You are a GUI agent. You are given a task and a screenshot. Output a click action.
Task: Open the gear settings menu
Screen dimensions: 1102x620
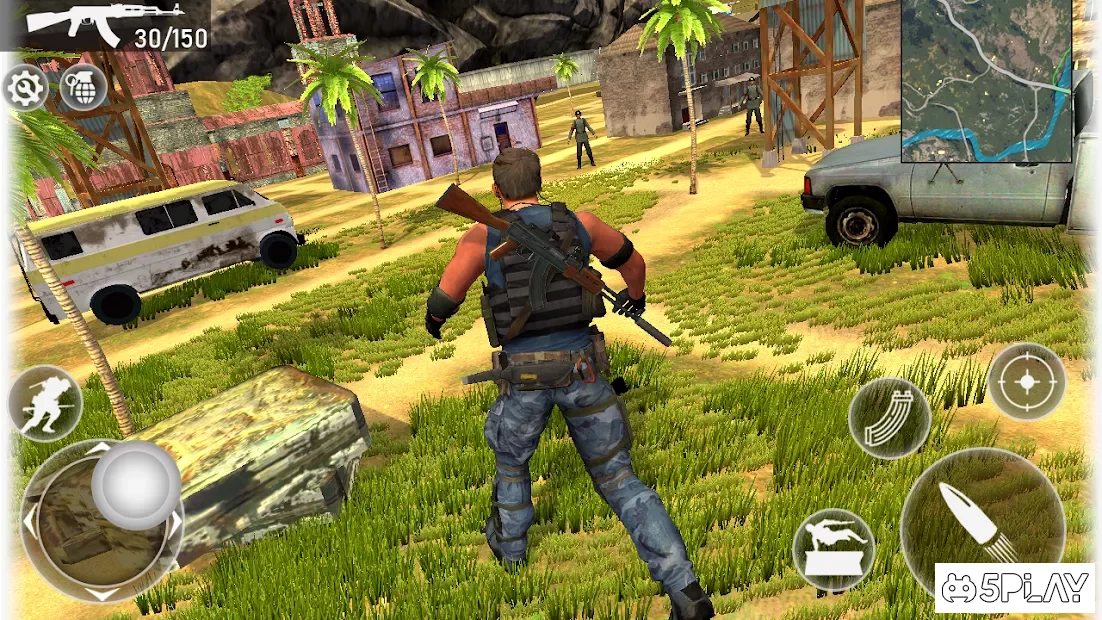[x=24, y=89]
